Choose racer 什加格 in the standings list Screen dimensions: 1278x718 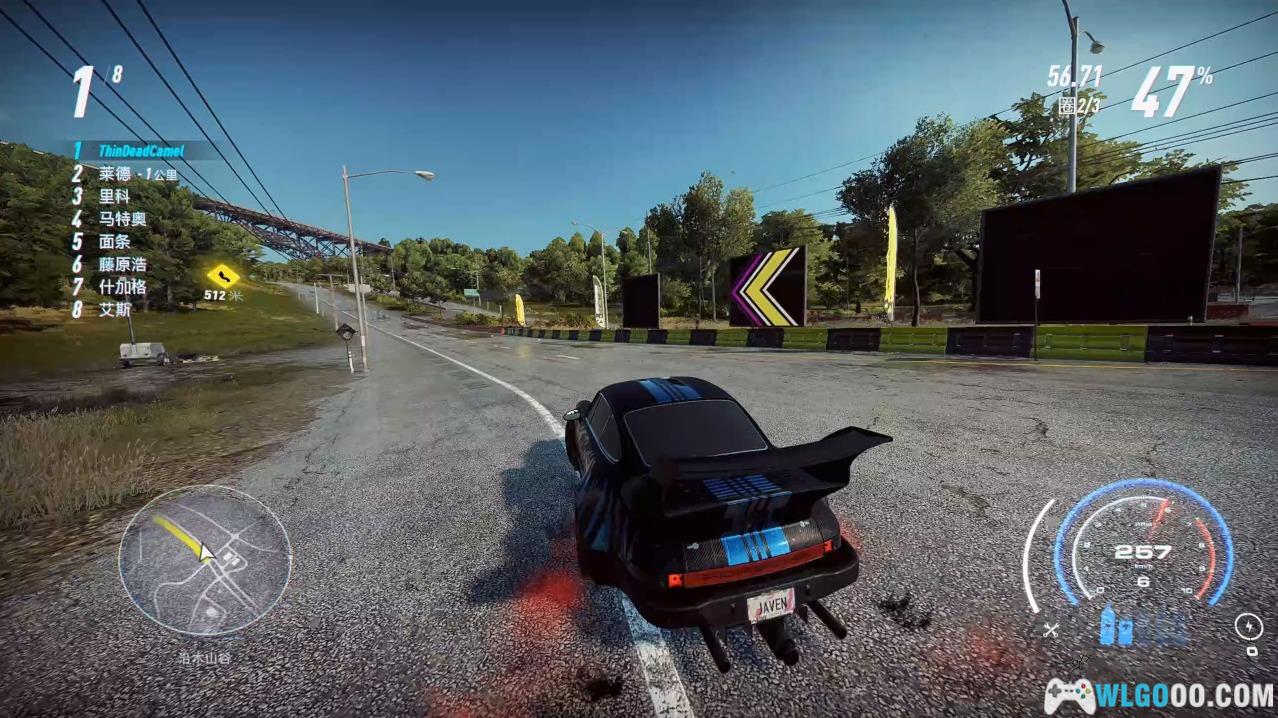tap(122, 287)
